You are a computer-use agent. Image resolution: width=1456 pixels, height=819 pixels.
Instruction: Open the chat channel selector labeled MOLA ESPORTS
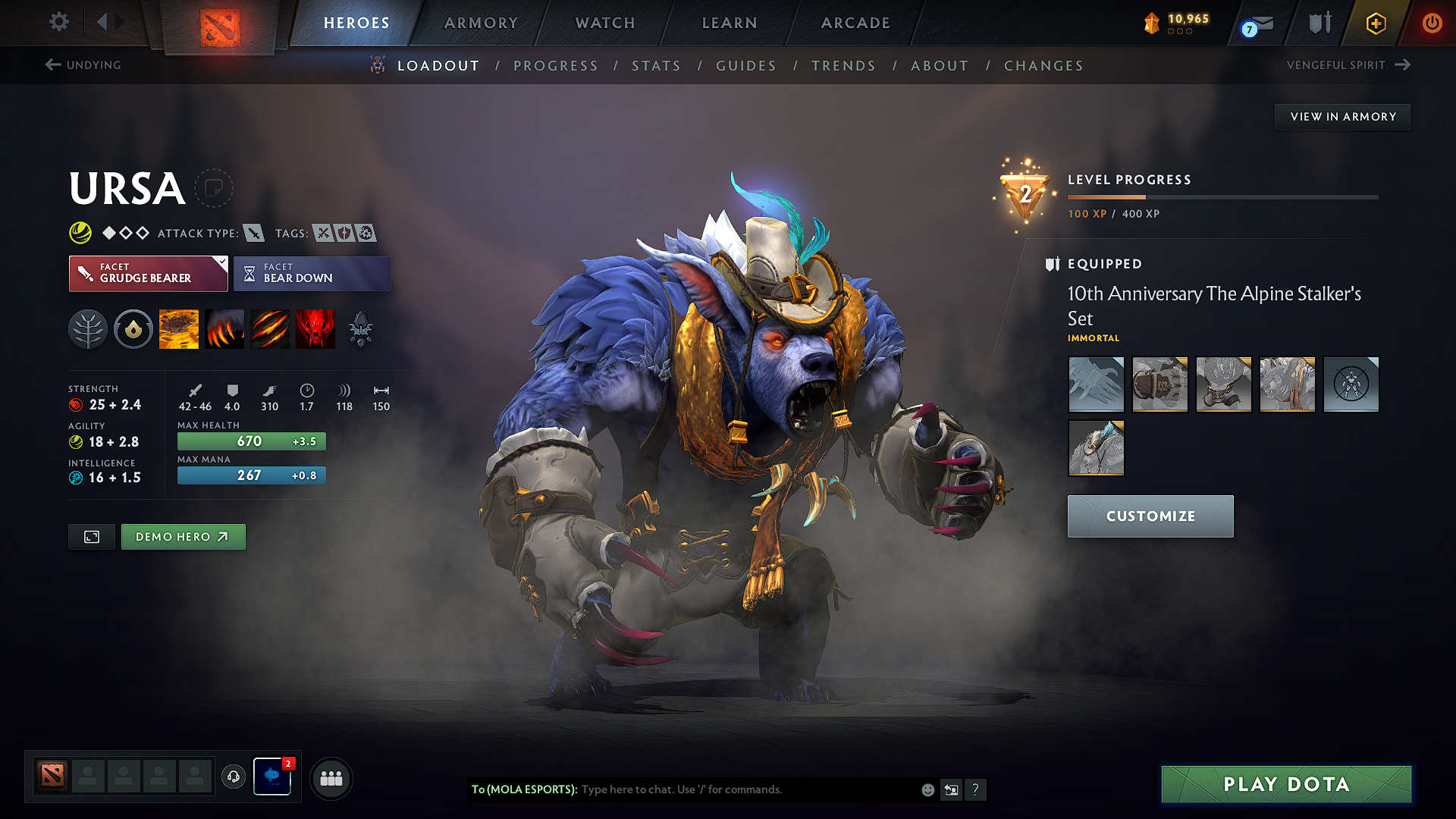point(525,789)
